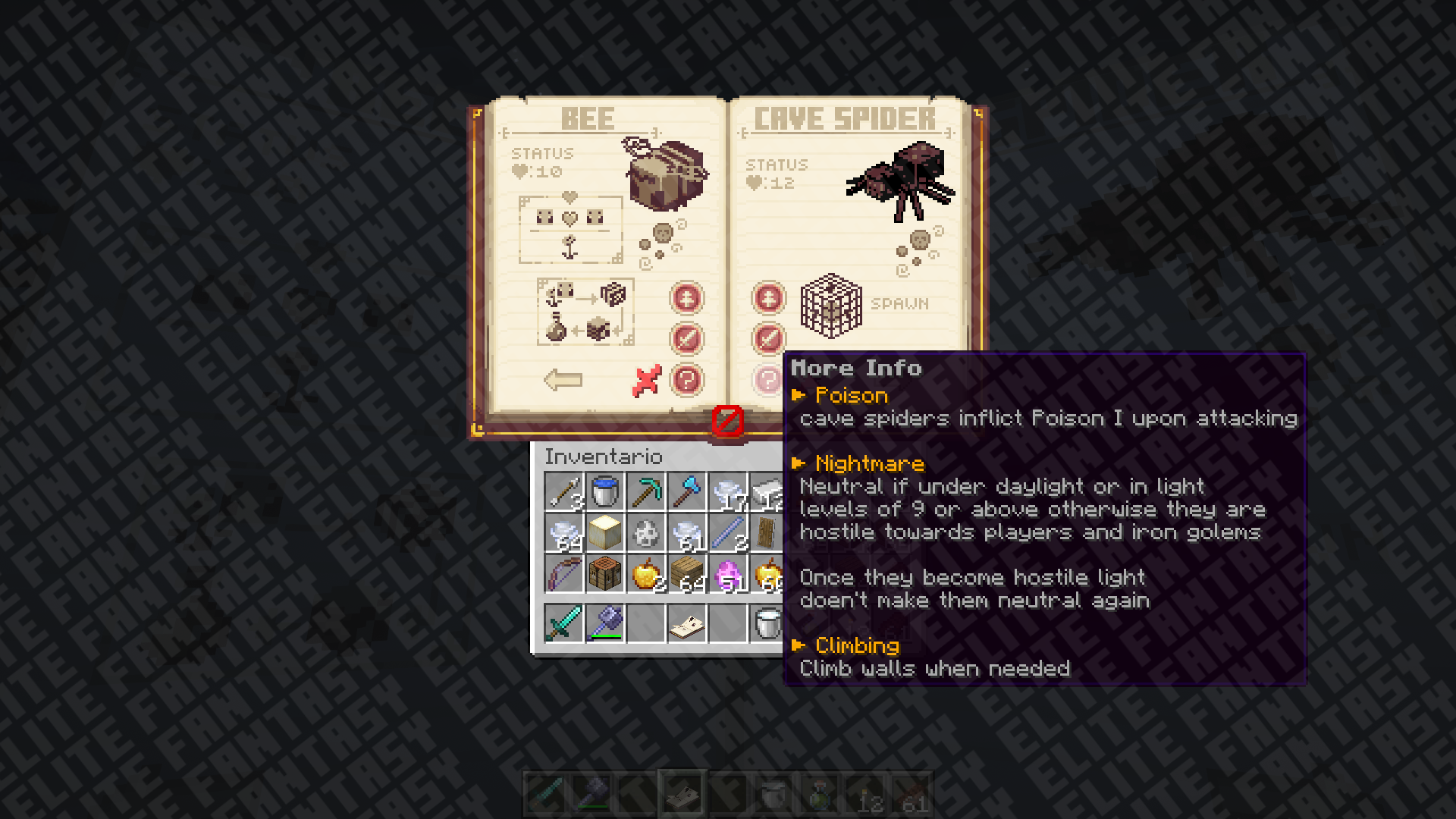This screenshot has width=1456, height=819.
Task: Click the tree button on Cave Spider page
Action: click(x=768, y=298)
